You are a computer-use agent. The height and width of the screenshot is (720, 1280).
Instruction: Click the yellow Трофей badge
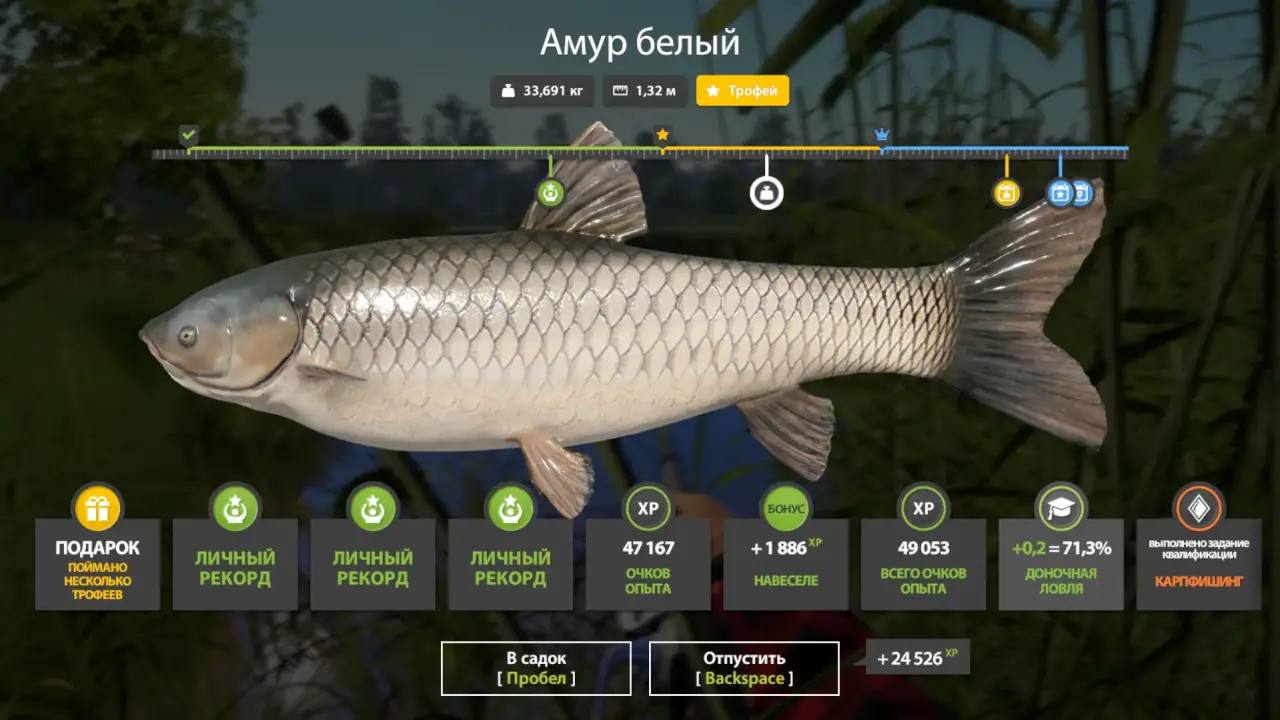pyautogui.click(x=742, y=91)
